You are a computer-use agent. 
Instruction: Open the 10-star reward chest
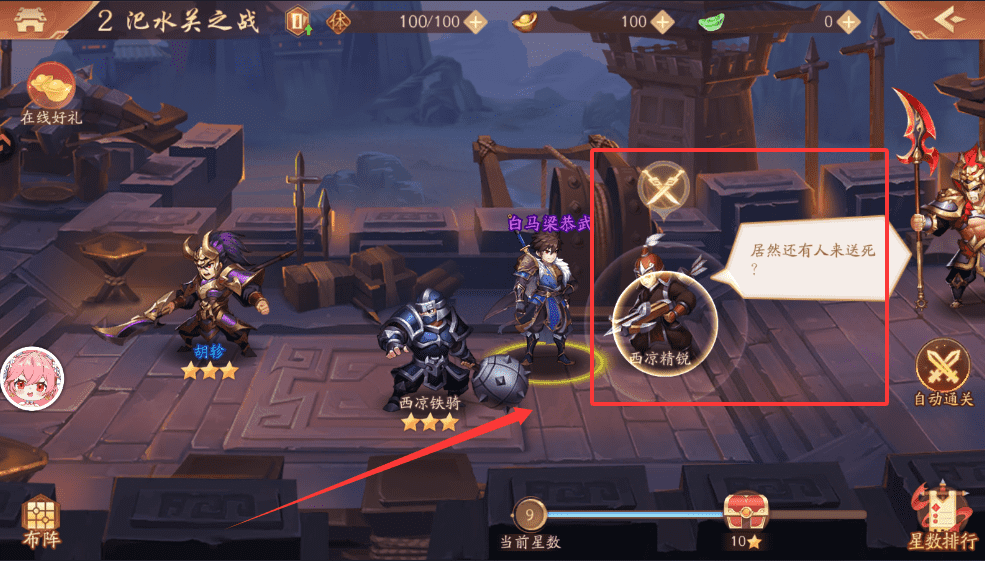click(745, 511)
